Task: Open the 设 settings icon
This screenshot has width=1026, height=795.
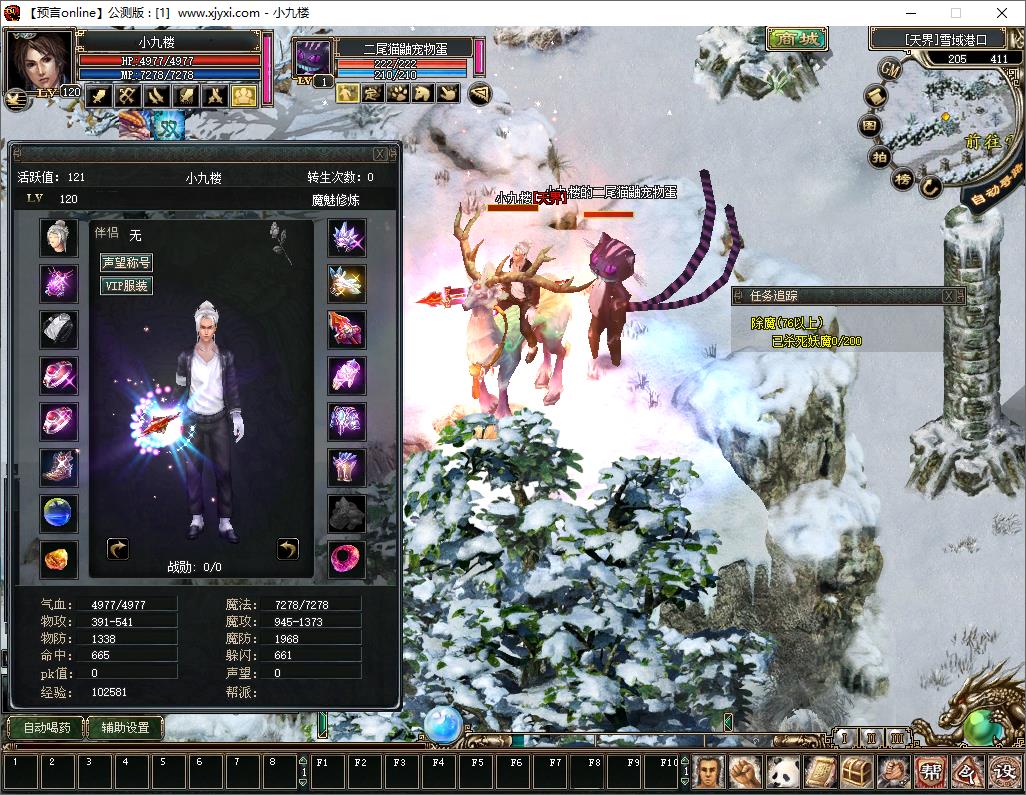Action: pyautogui.click(x=1003, y=771)
